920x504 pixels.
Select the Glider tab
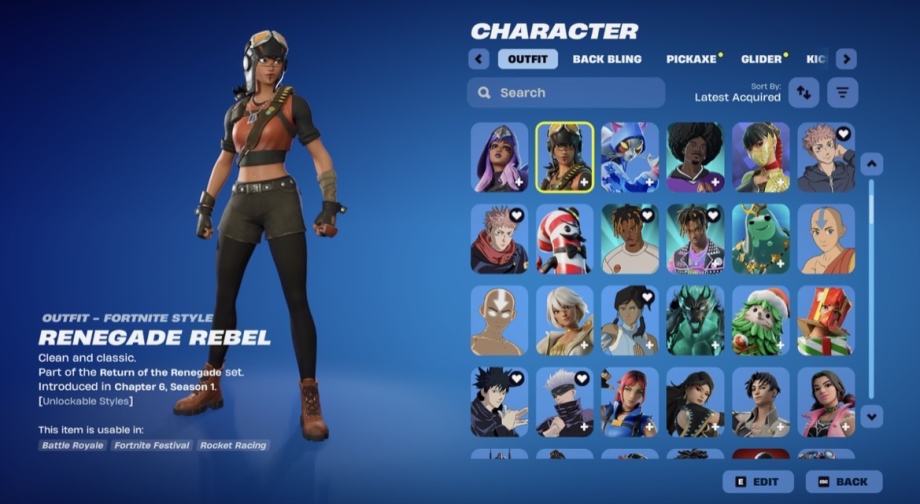coord(761,59)
